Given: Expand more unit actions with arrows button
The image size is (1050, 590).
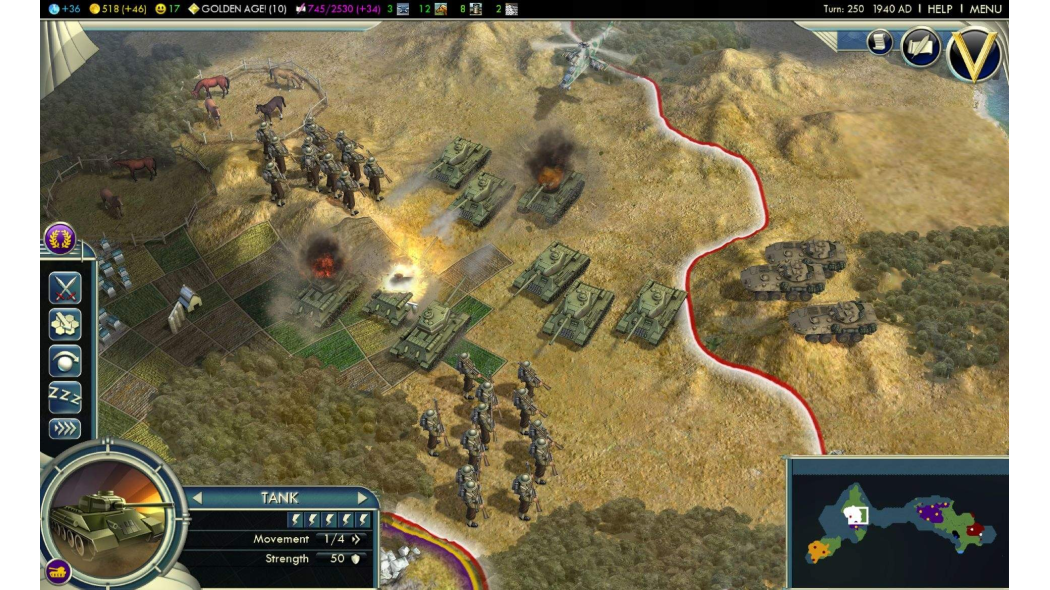Looking at the screenshot, I should pyautogui.click(x=65, y=429).
